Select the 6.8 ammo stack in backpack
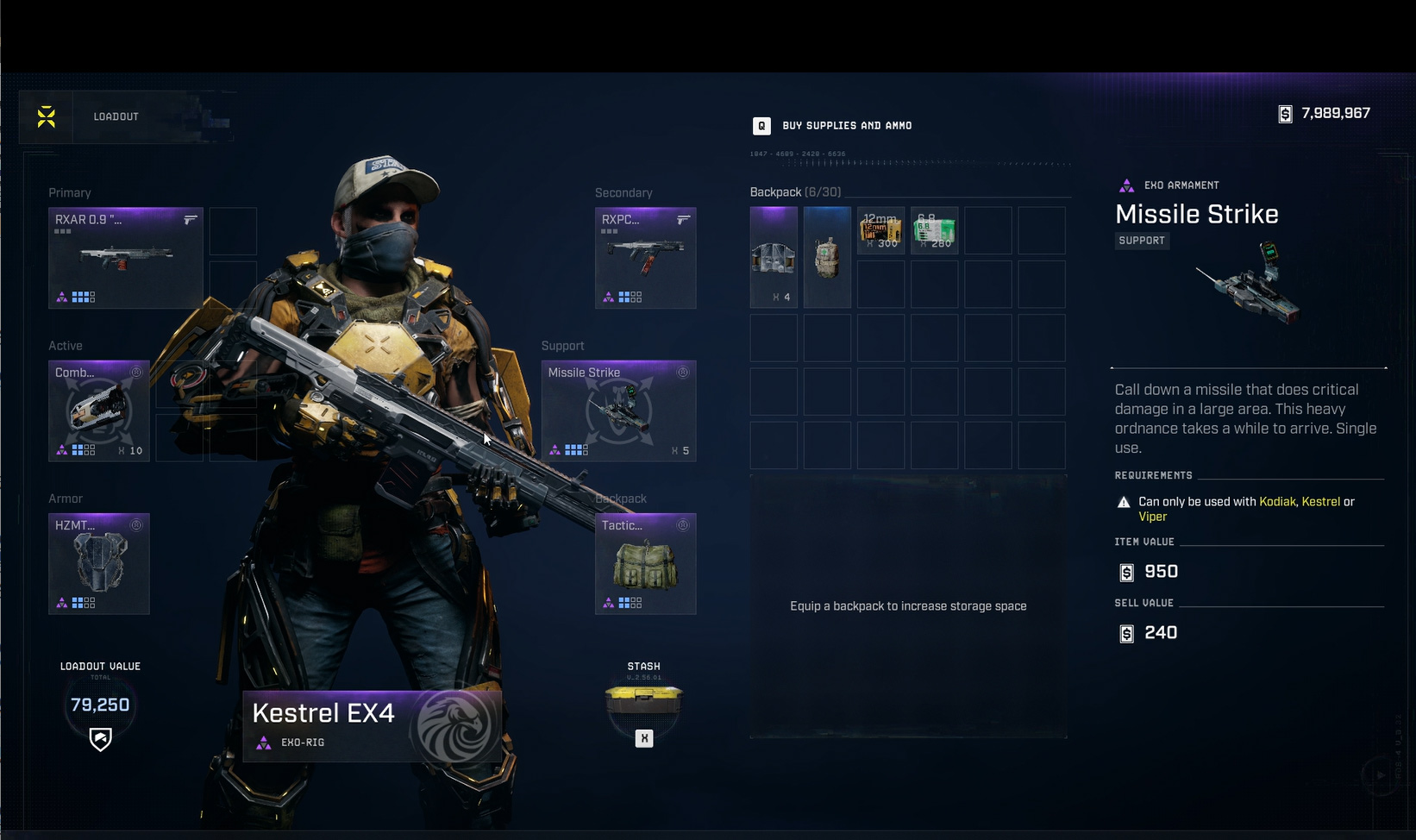This screenshot has width=1416, height=840. coord(934,230)
